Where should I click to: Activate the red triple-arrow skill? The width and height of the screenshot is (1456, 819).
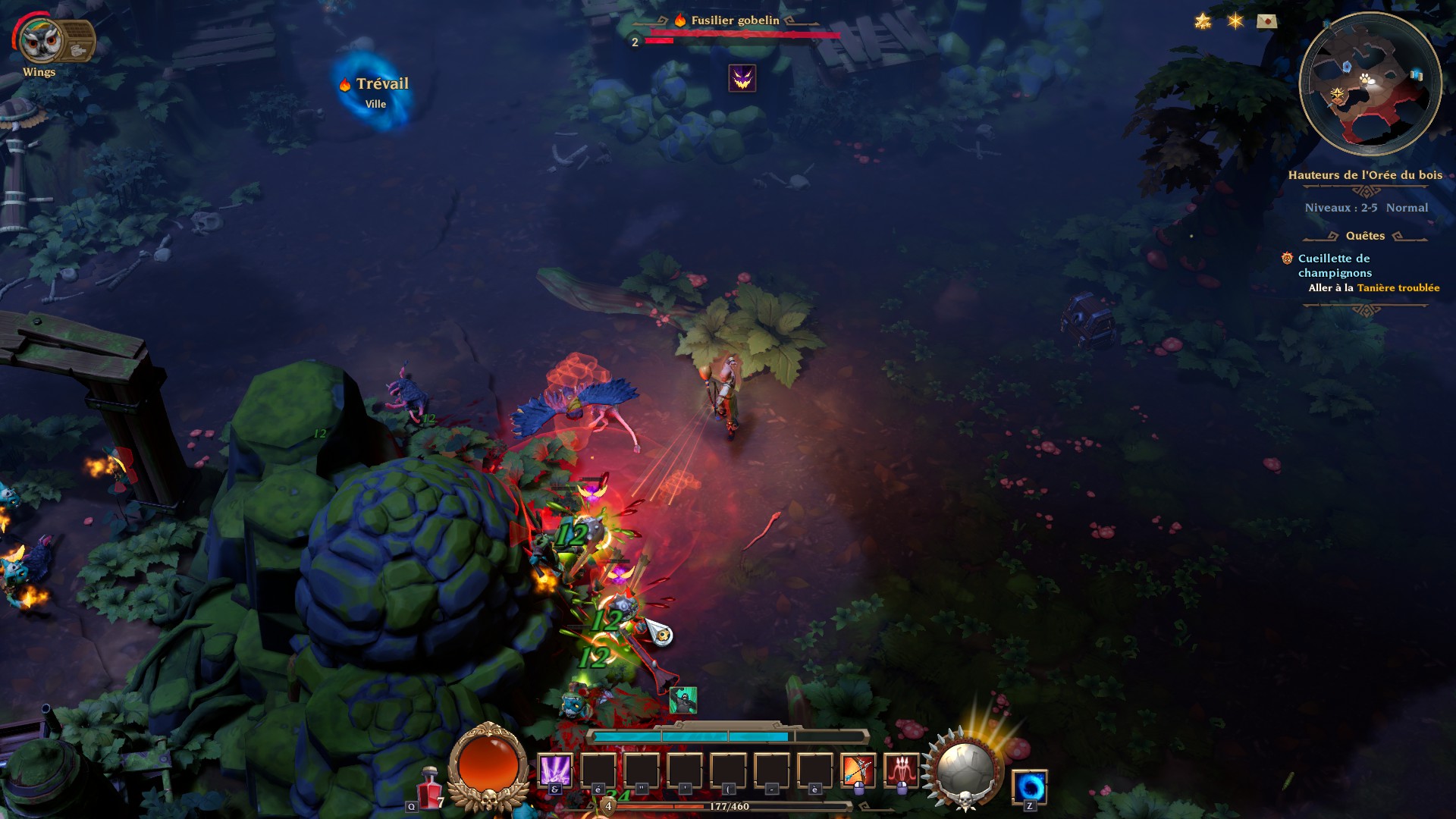coord(901,770)
